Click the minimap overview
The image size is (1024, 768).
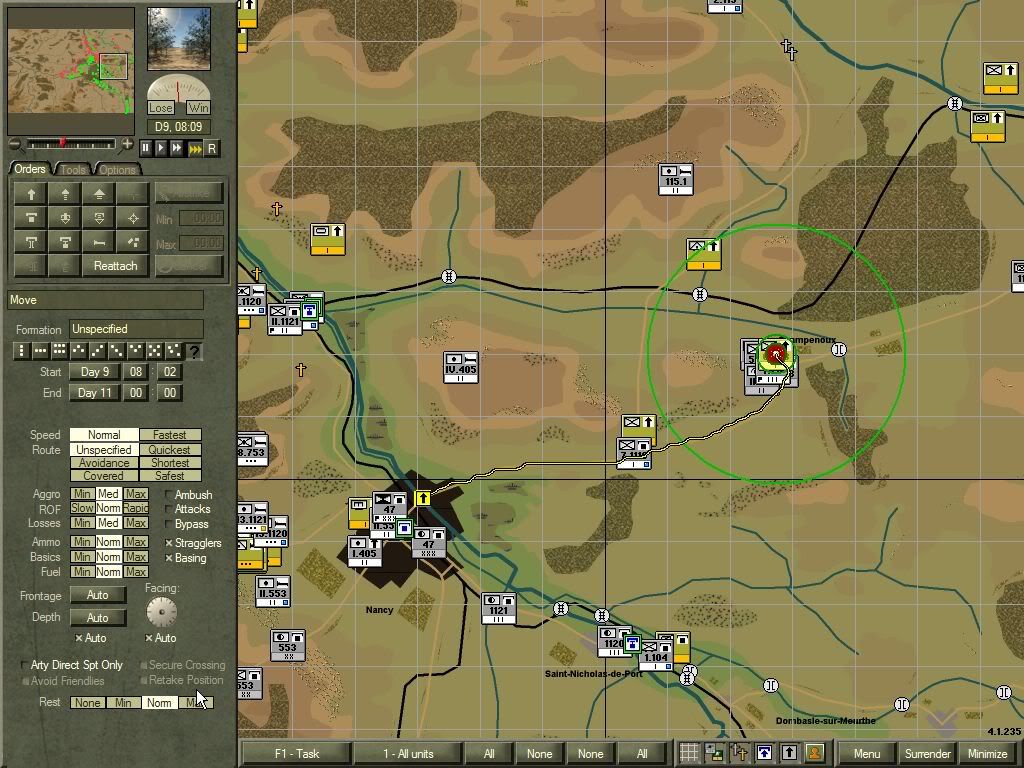(x=70, y=69)
